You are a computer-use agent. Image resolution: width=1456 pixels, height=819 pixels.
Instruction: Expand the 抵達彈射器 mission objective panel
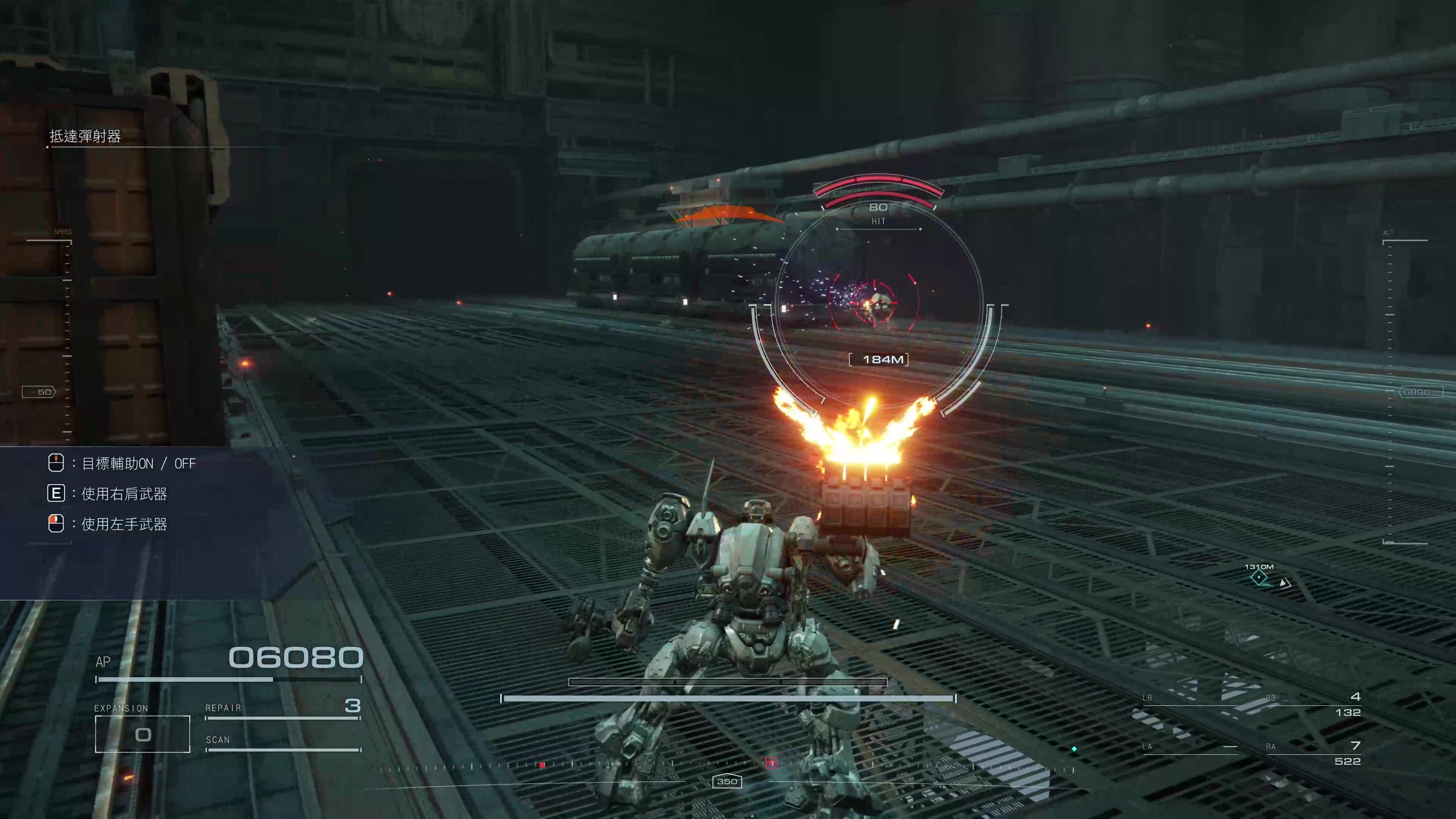point(85,137)
